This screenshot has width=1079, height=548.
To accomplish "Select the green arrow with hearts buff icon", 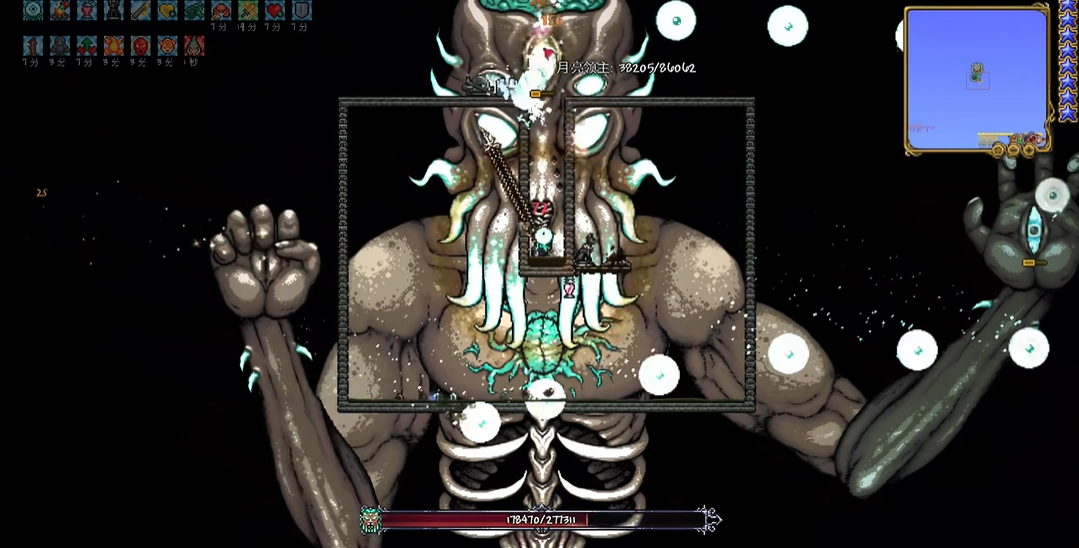I will tap(87, 46).
